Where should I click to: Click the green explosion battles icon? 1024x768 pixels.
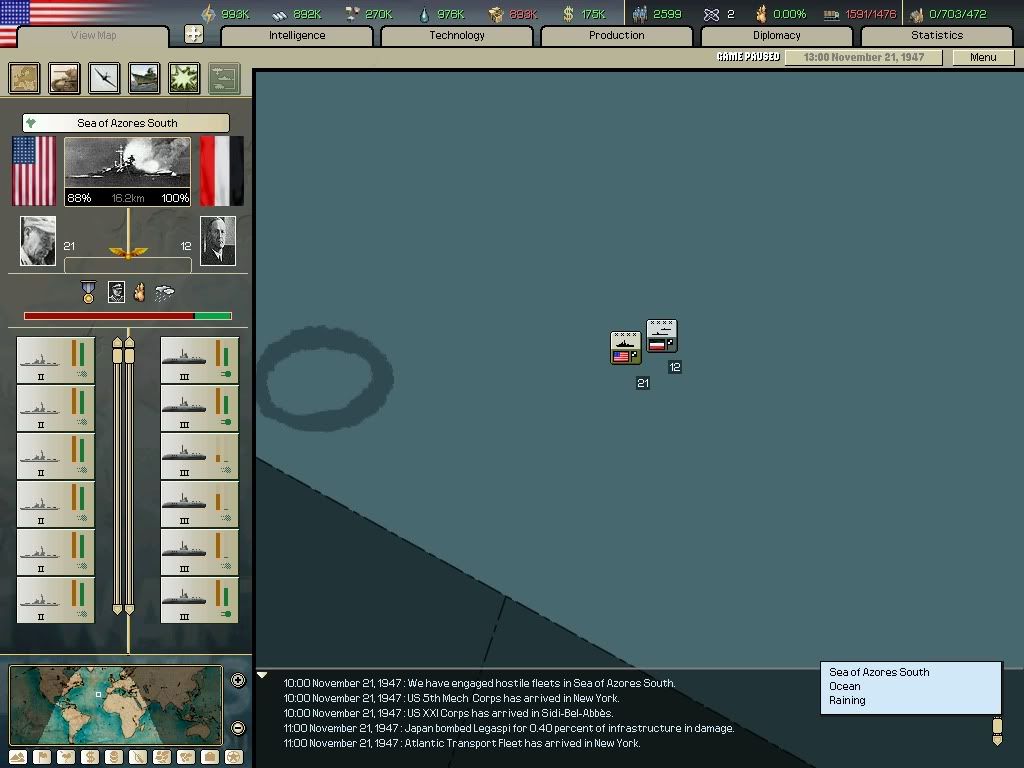[184, 78]
